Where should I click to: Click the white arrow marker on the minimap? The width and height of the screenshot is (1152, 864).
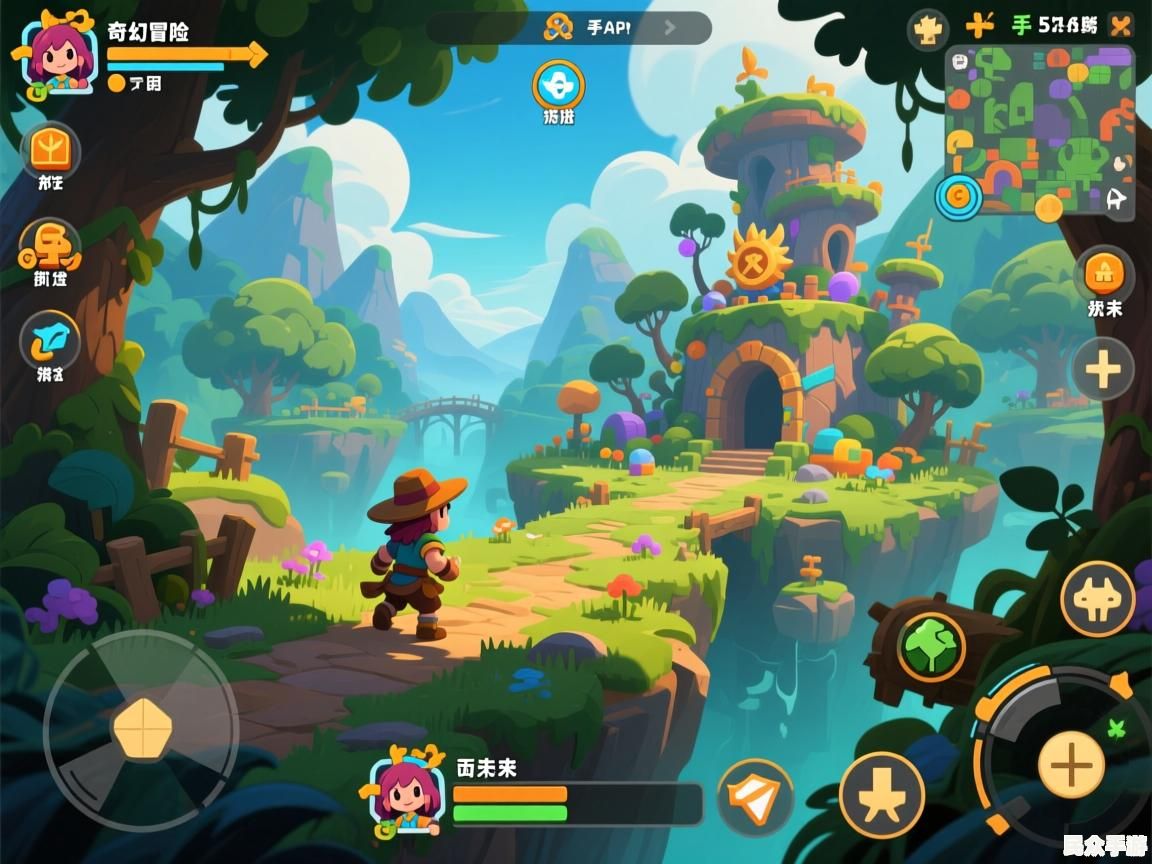coord(1117,199)
